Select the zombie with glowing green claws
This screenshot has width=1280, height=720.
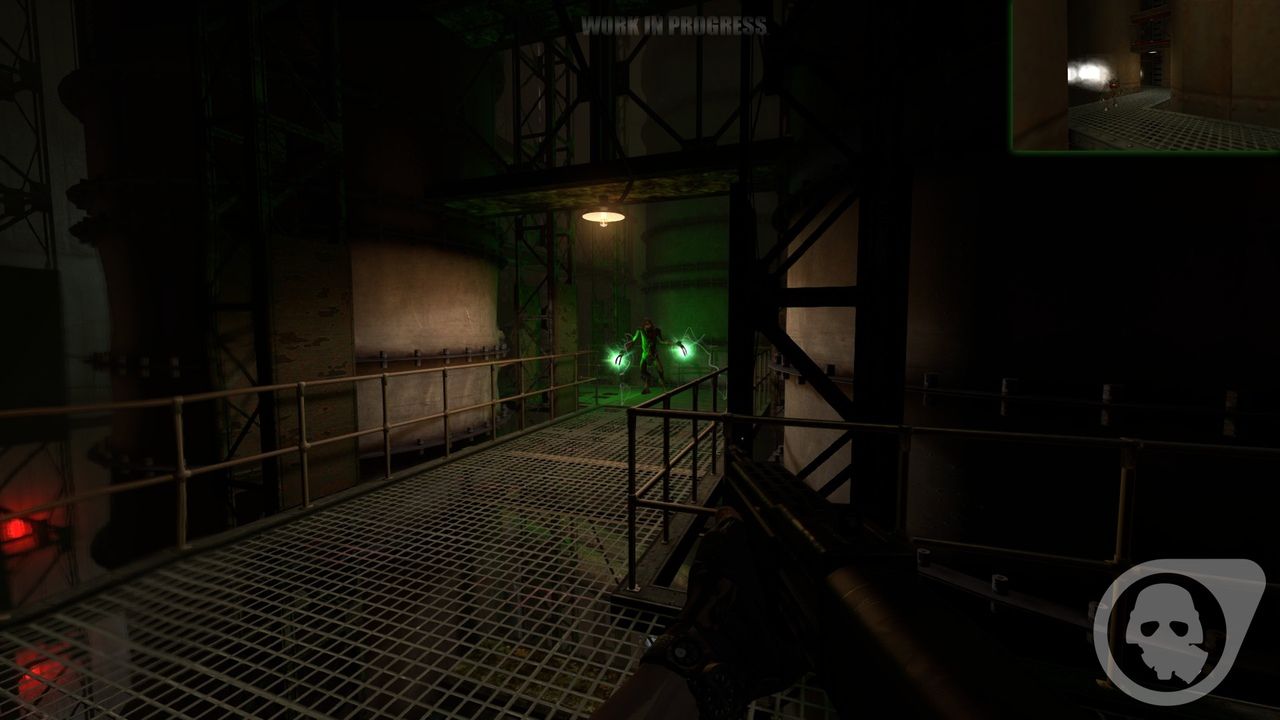pyautogui.click(x=650, y=350)
